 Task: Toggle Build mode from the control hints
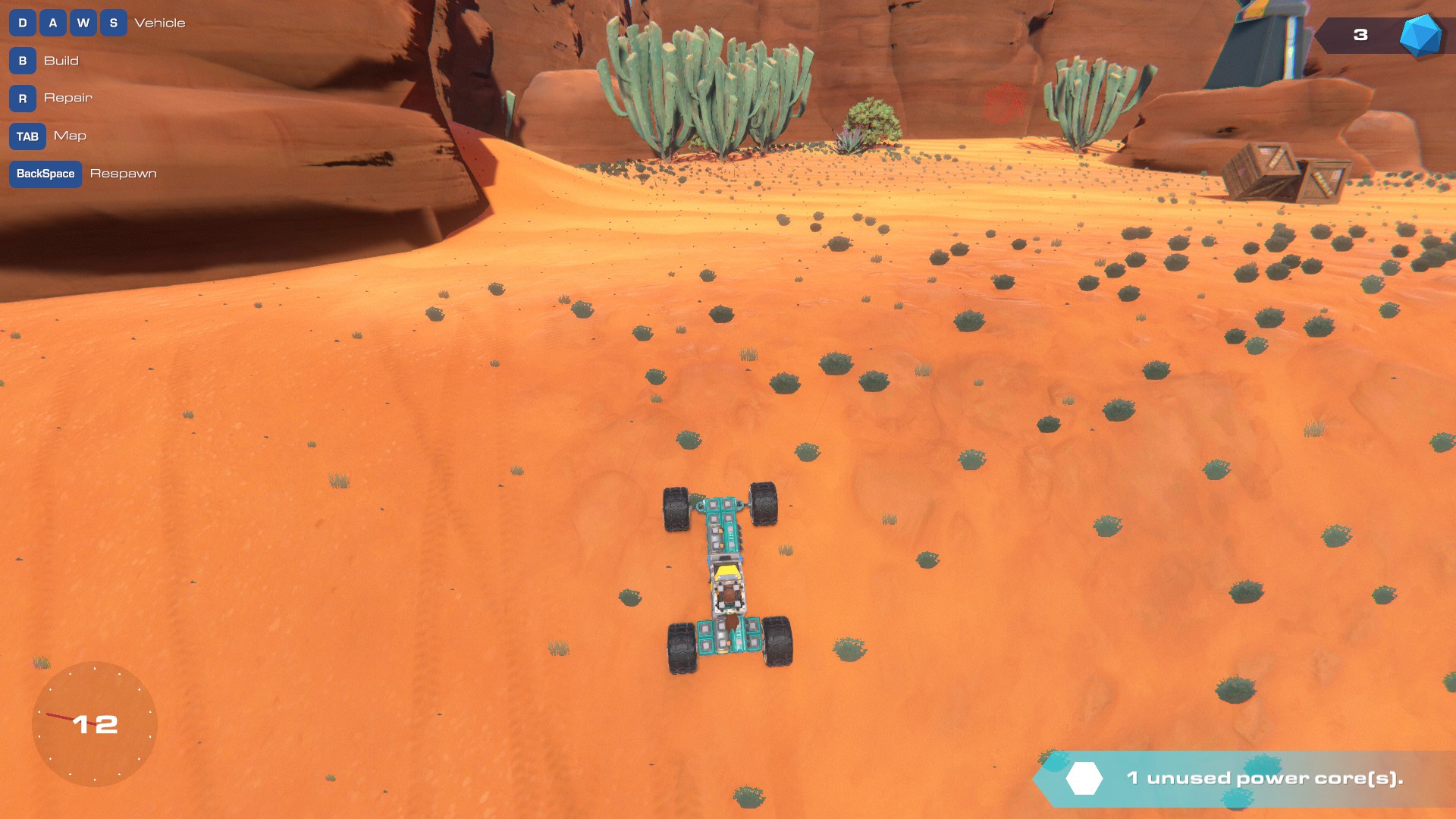pyautogui.click(x=63, y=61)
